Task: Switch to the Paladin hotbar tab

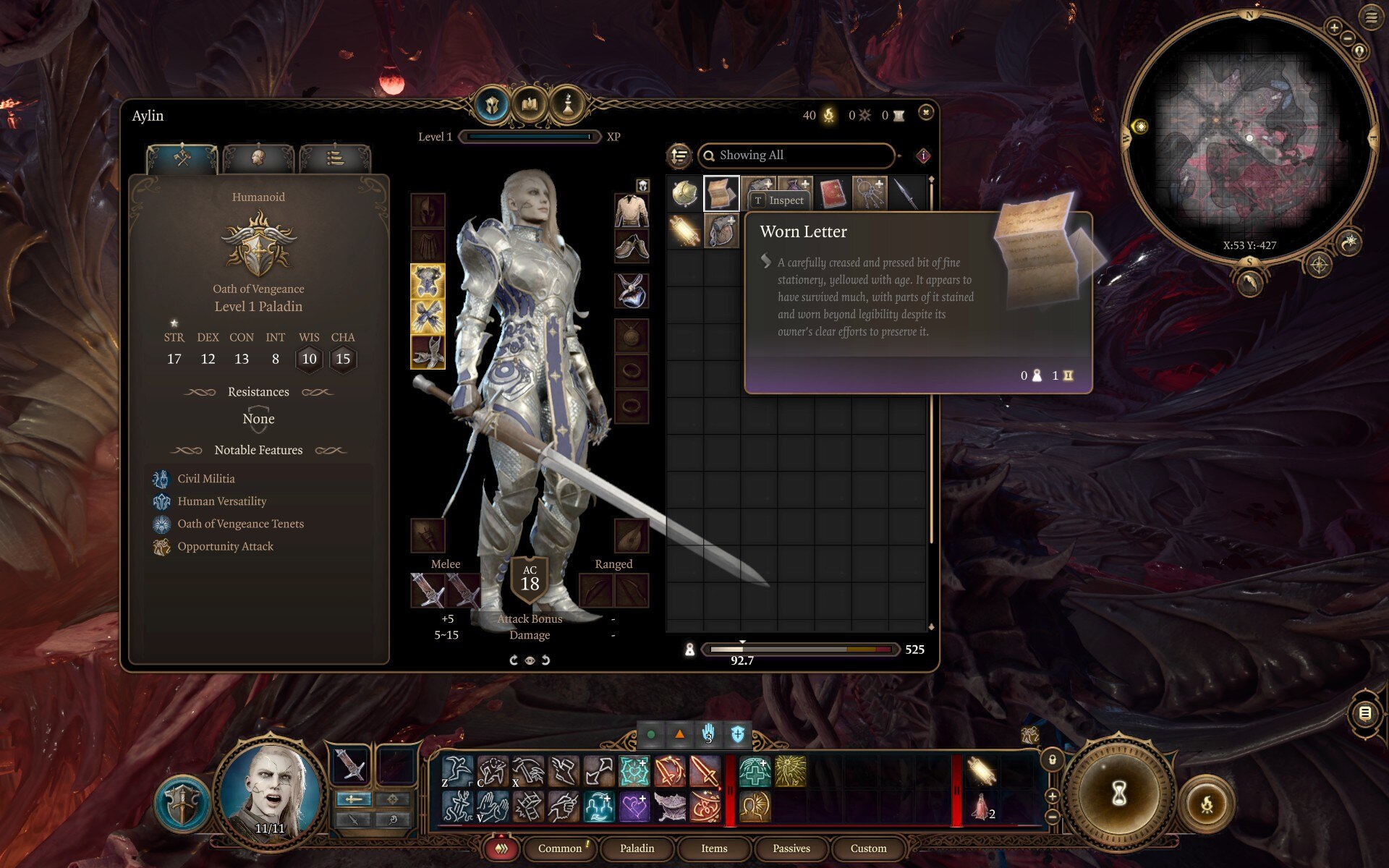Action: click(637, 848)
